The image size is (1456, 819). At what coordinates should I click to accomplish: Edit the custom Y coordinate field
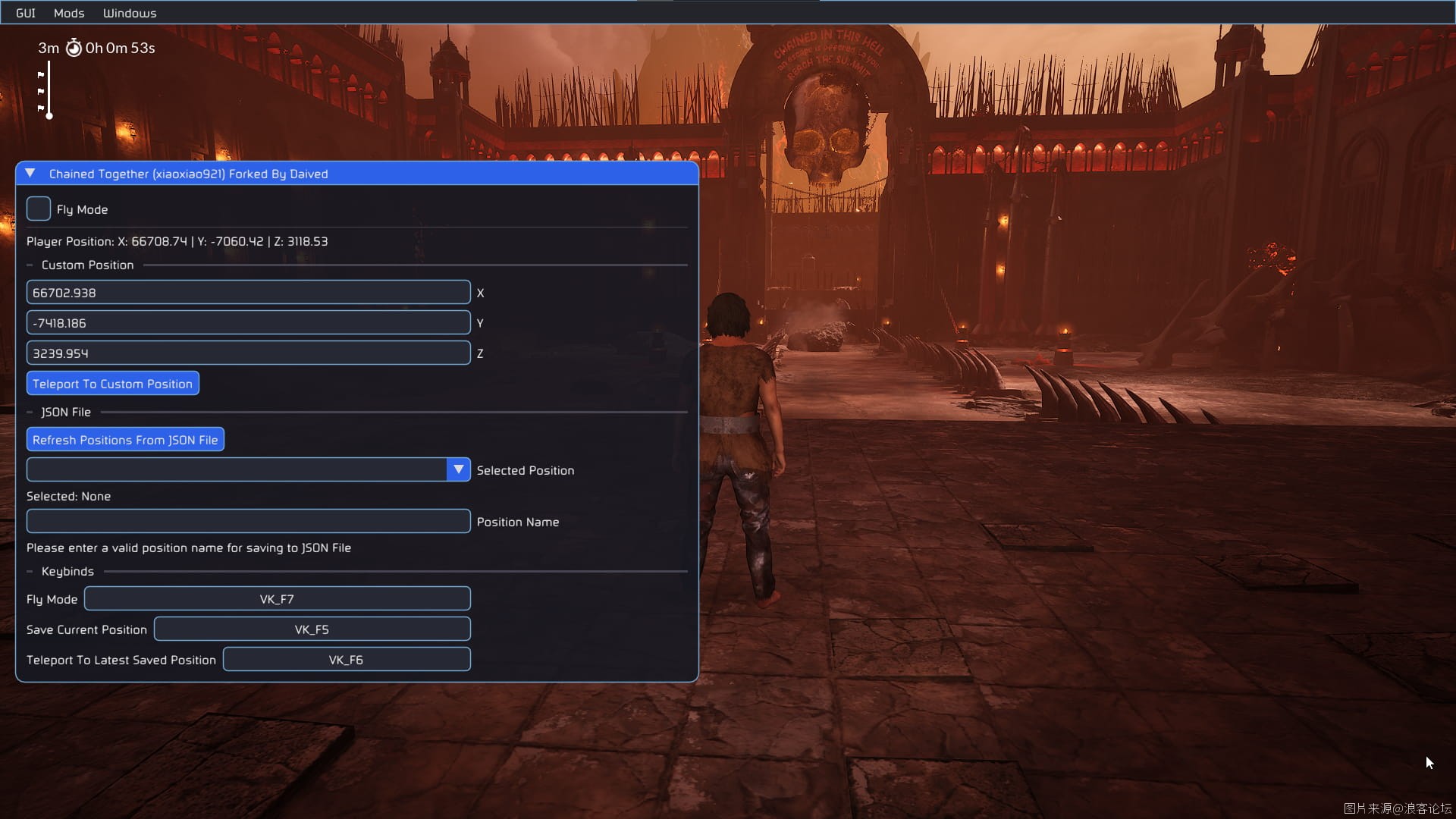(x=248, y=323)
